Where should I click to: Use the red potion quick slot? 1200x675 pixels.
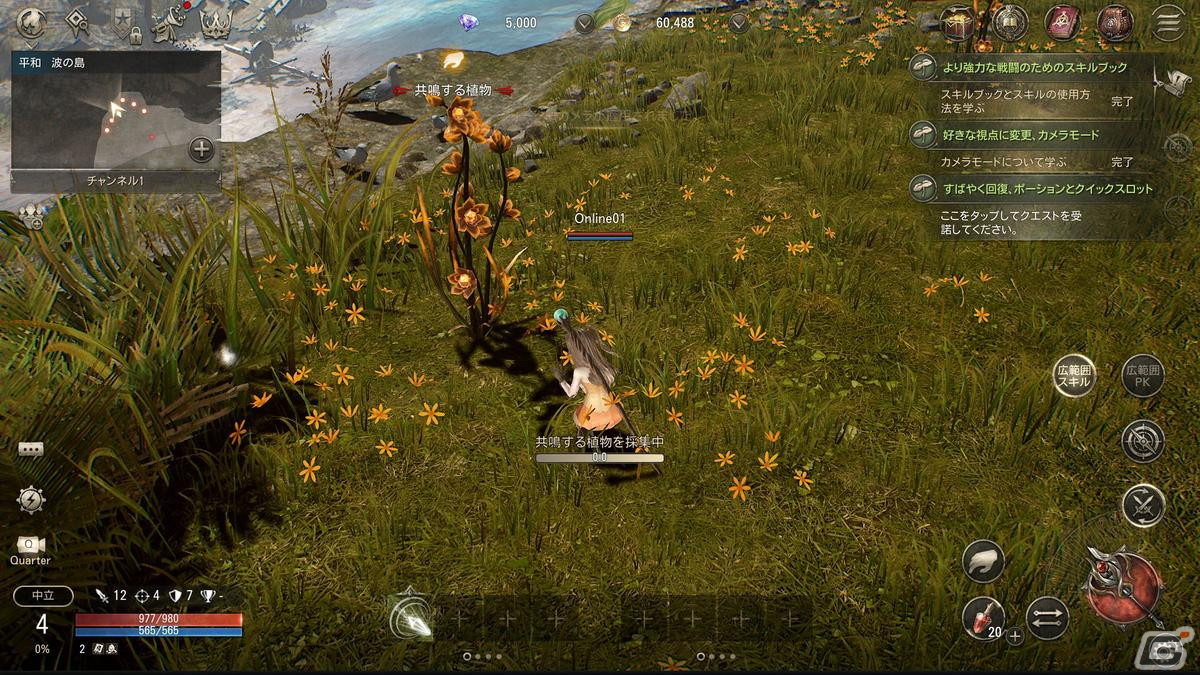983,617
